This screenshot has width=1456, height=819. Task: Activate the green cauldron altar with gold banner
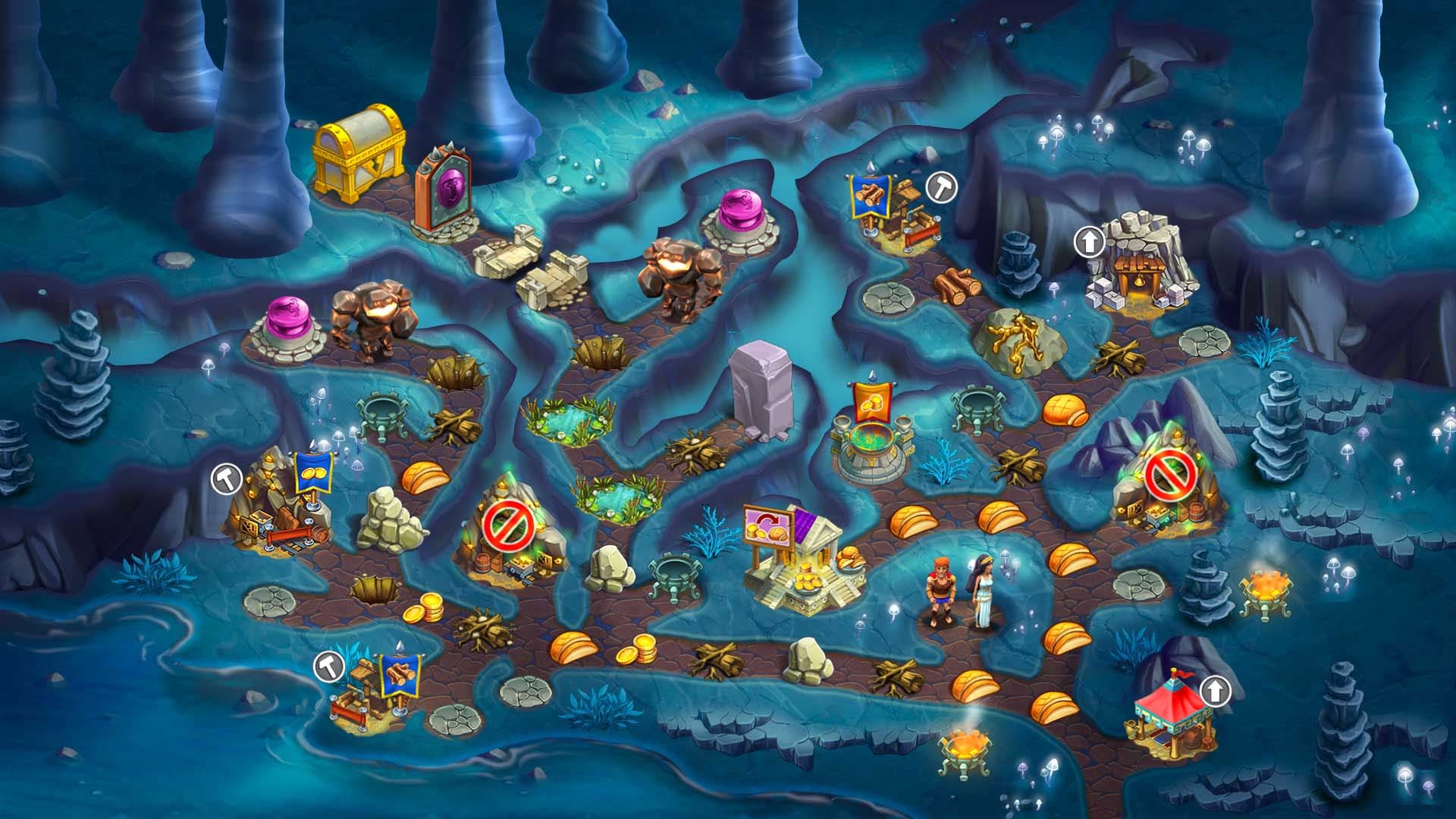(872, 436)
